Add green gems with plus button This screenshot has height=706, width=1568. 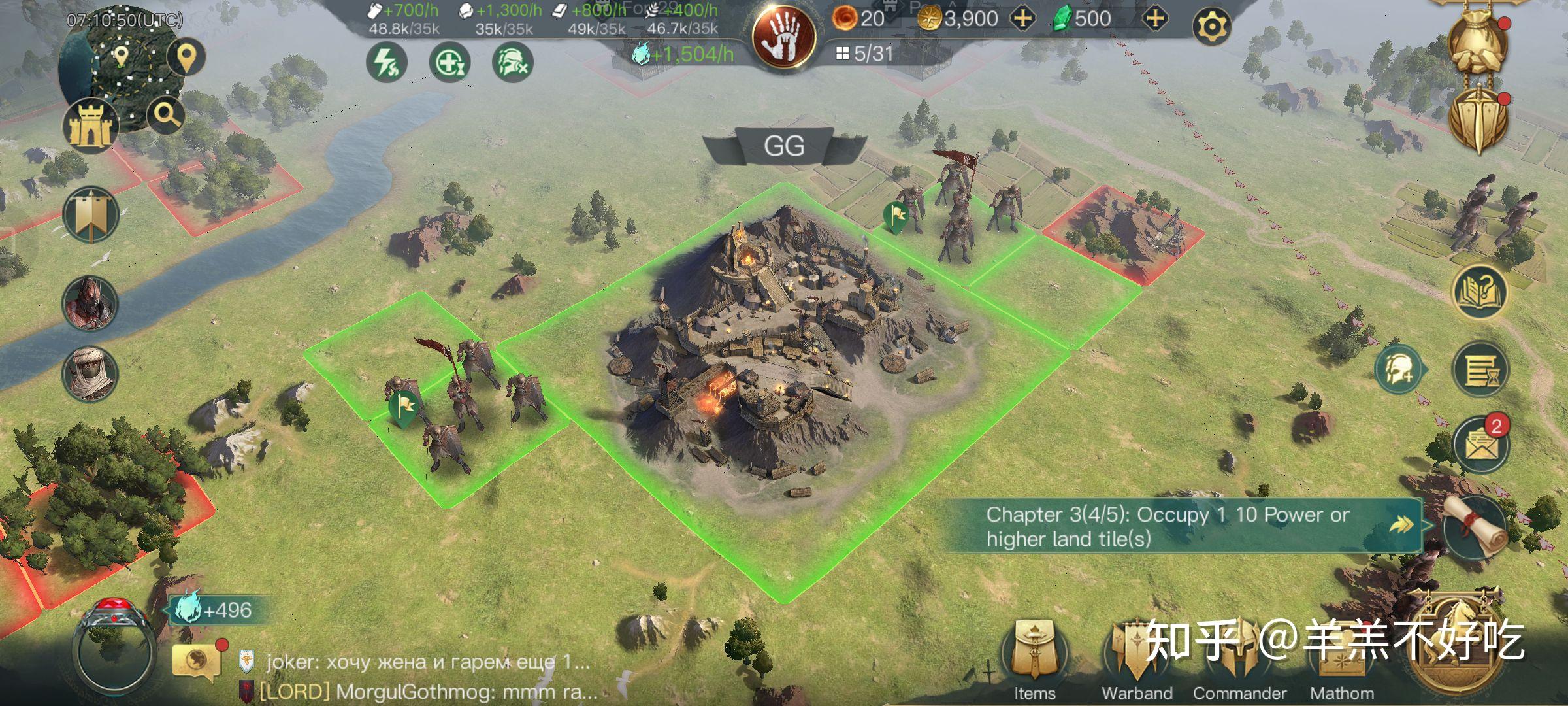[1155, 18]
